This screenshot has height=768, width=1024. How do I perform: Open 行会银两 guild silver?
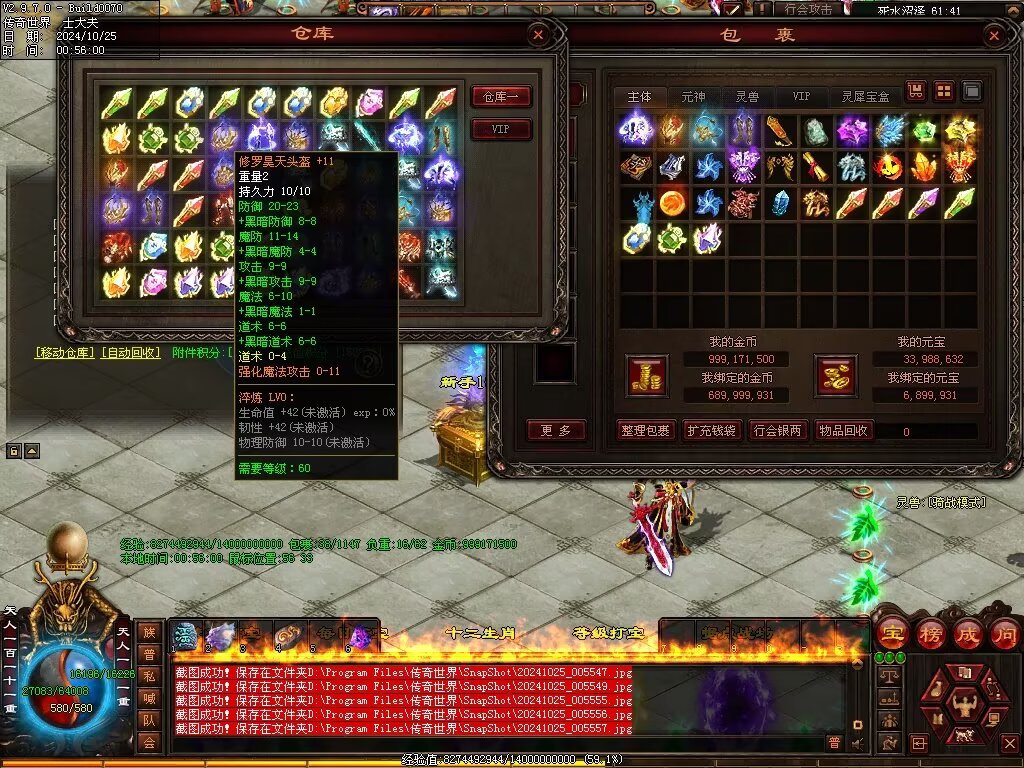[x=776, y=430]
